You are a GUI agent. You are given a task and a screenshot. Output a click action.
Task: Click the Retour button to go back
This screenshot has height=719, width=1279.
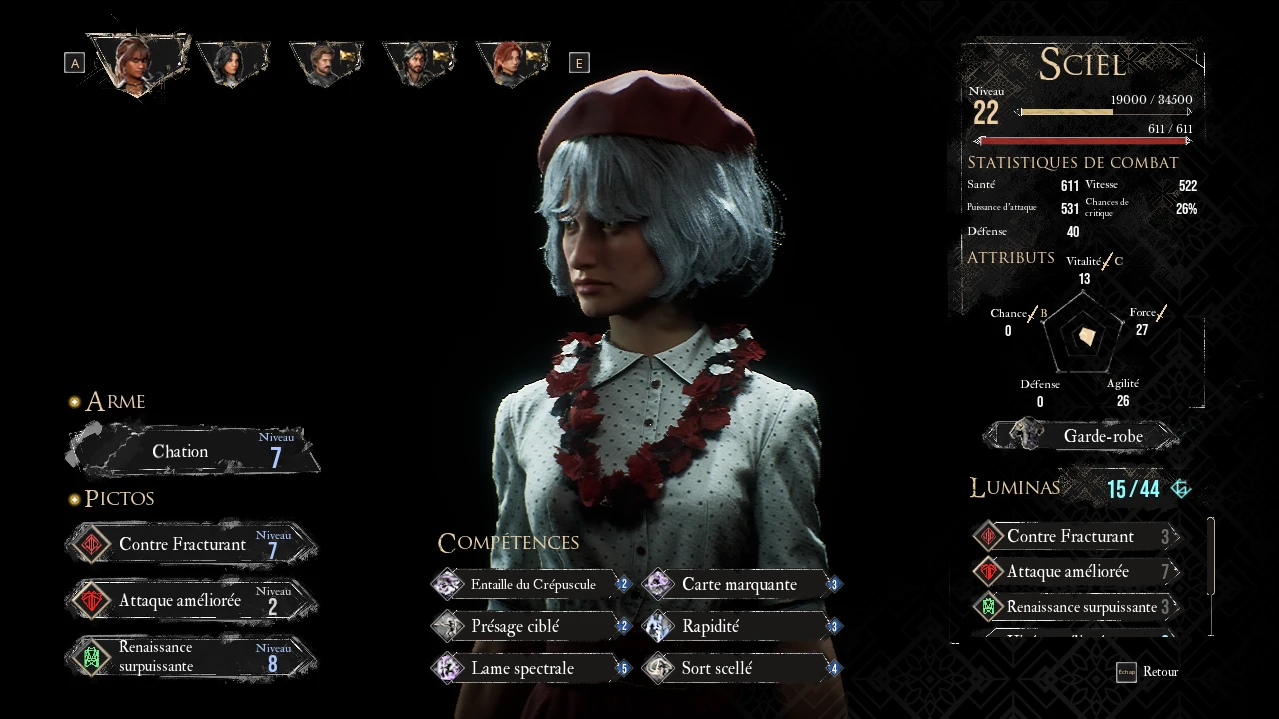point(1149,672)
